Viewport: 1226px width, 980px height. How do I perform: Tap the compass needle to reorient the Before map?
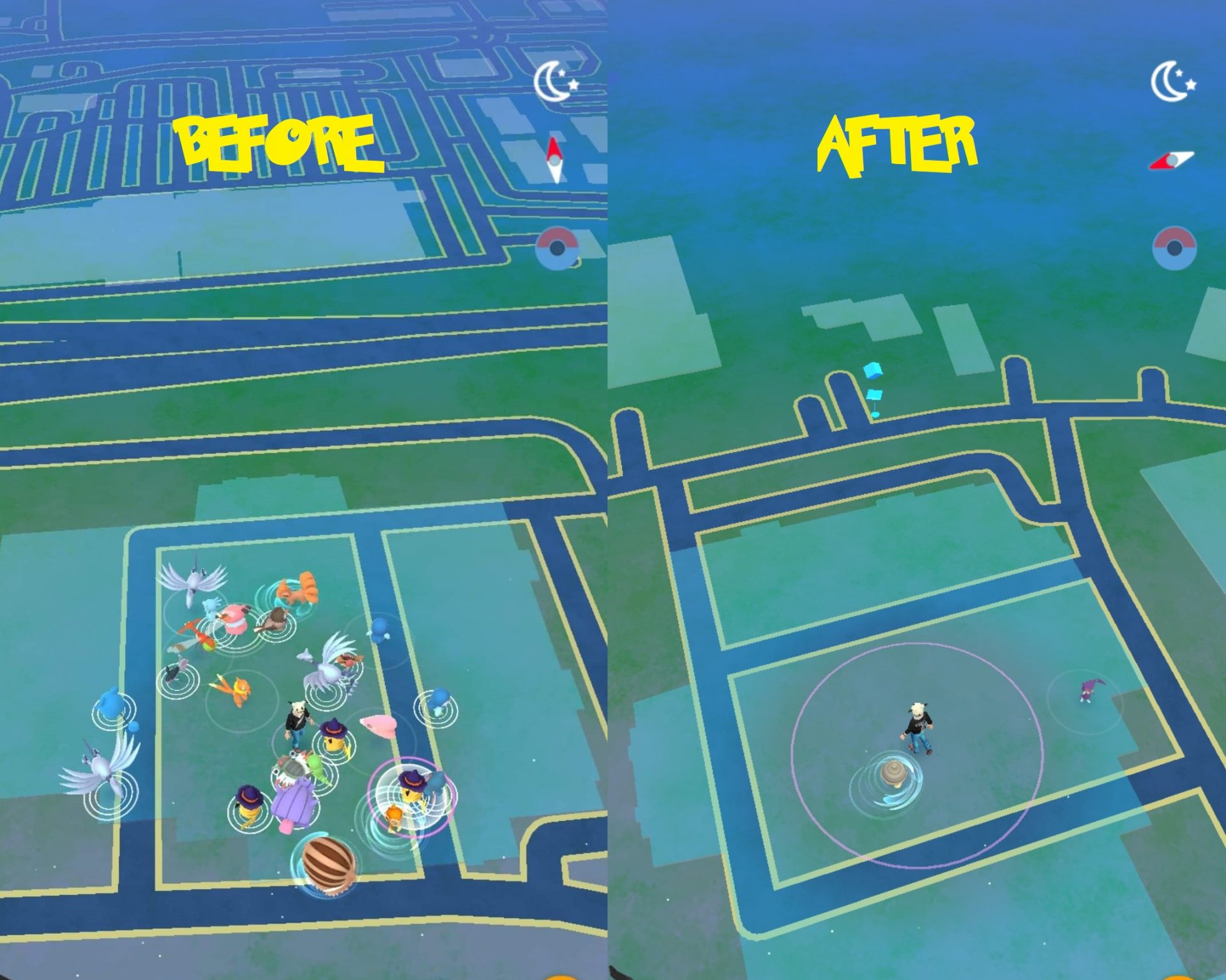[554, 158]
